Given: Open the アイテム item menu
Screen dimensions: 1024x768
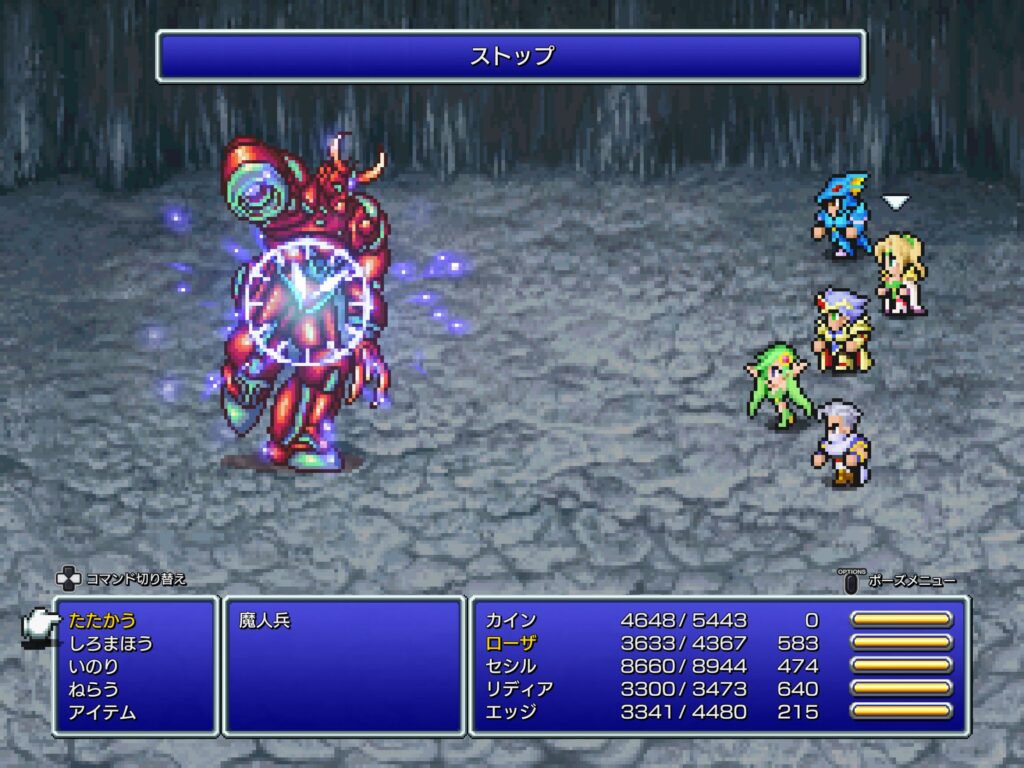Looking at the screenshot, I should tap(102, 712).
